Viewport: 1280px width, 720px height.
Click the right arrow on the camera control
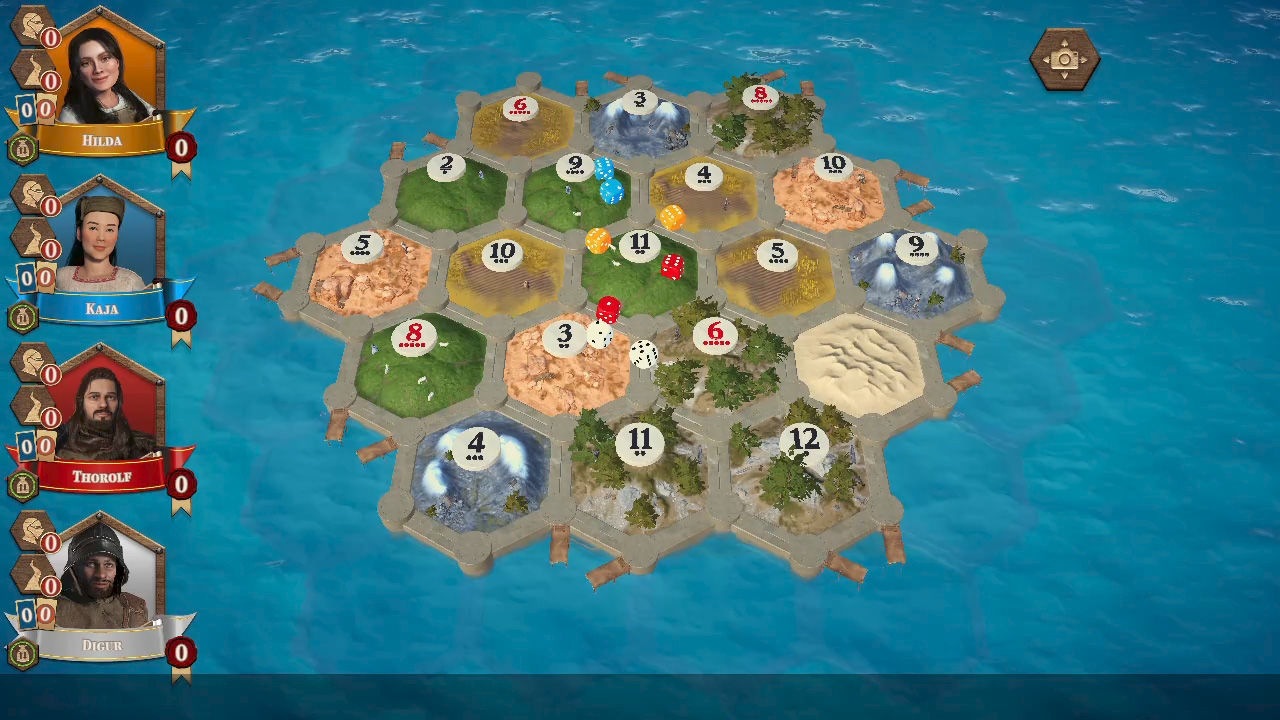(1083, 59)
